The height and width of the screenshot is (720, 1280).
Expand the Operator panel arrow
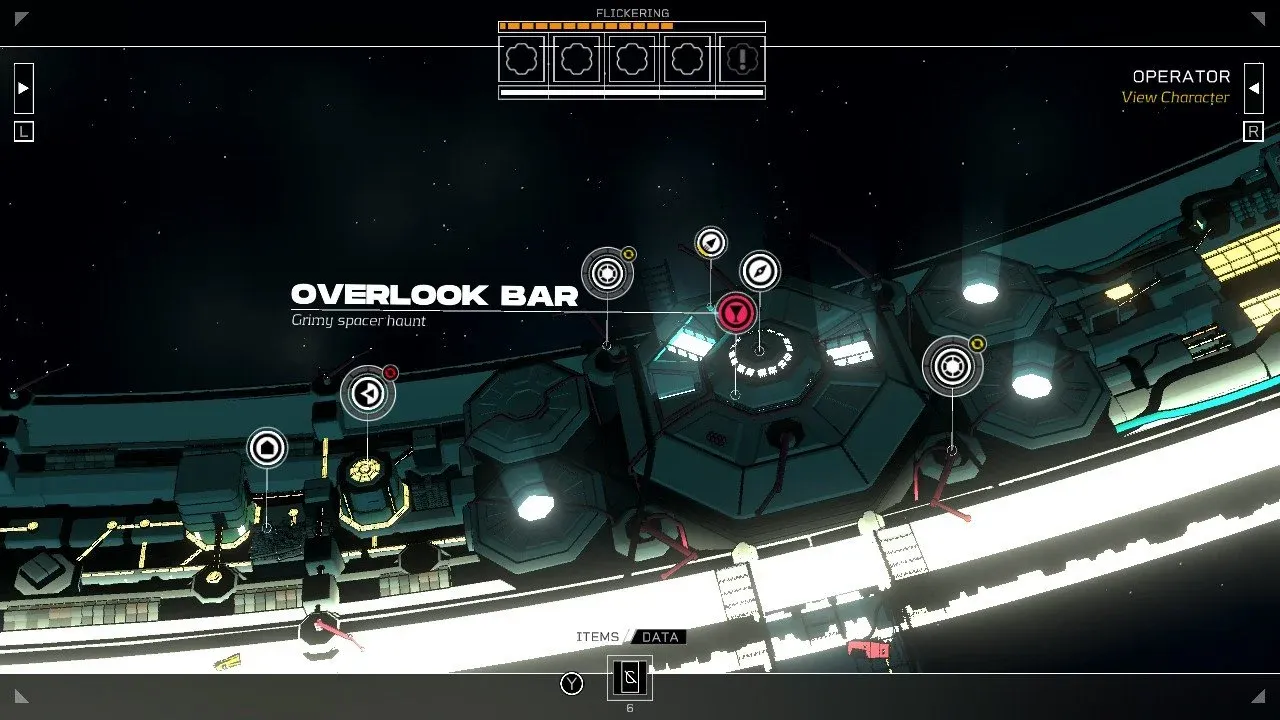[x=1254, y=88]
